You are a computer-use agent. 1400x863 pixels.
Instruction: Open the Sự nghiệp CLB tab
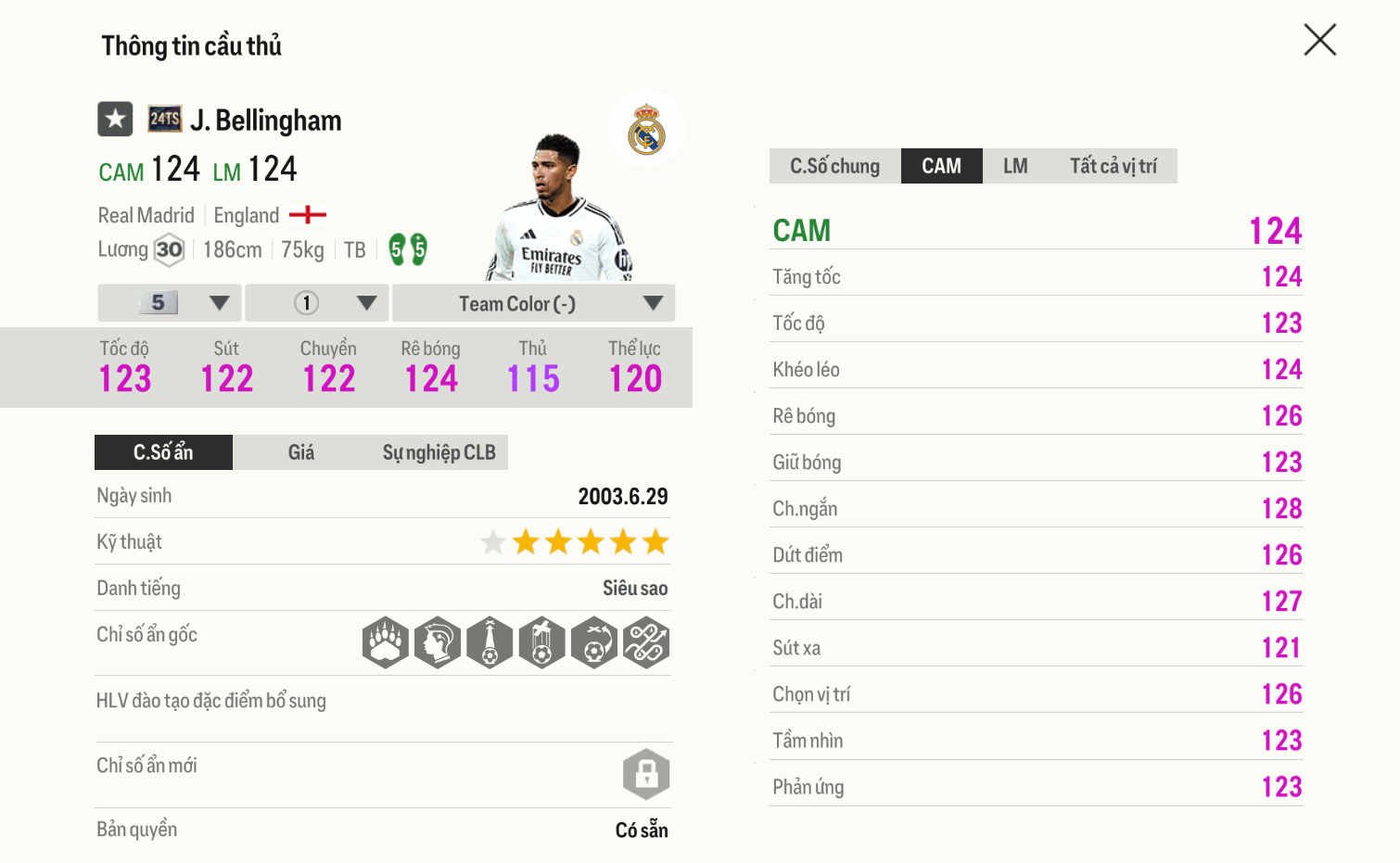point(439,452)
